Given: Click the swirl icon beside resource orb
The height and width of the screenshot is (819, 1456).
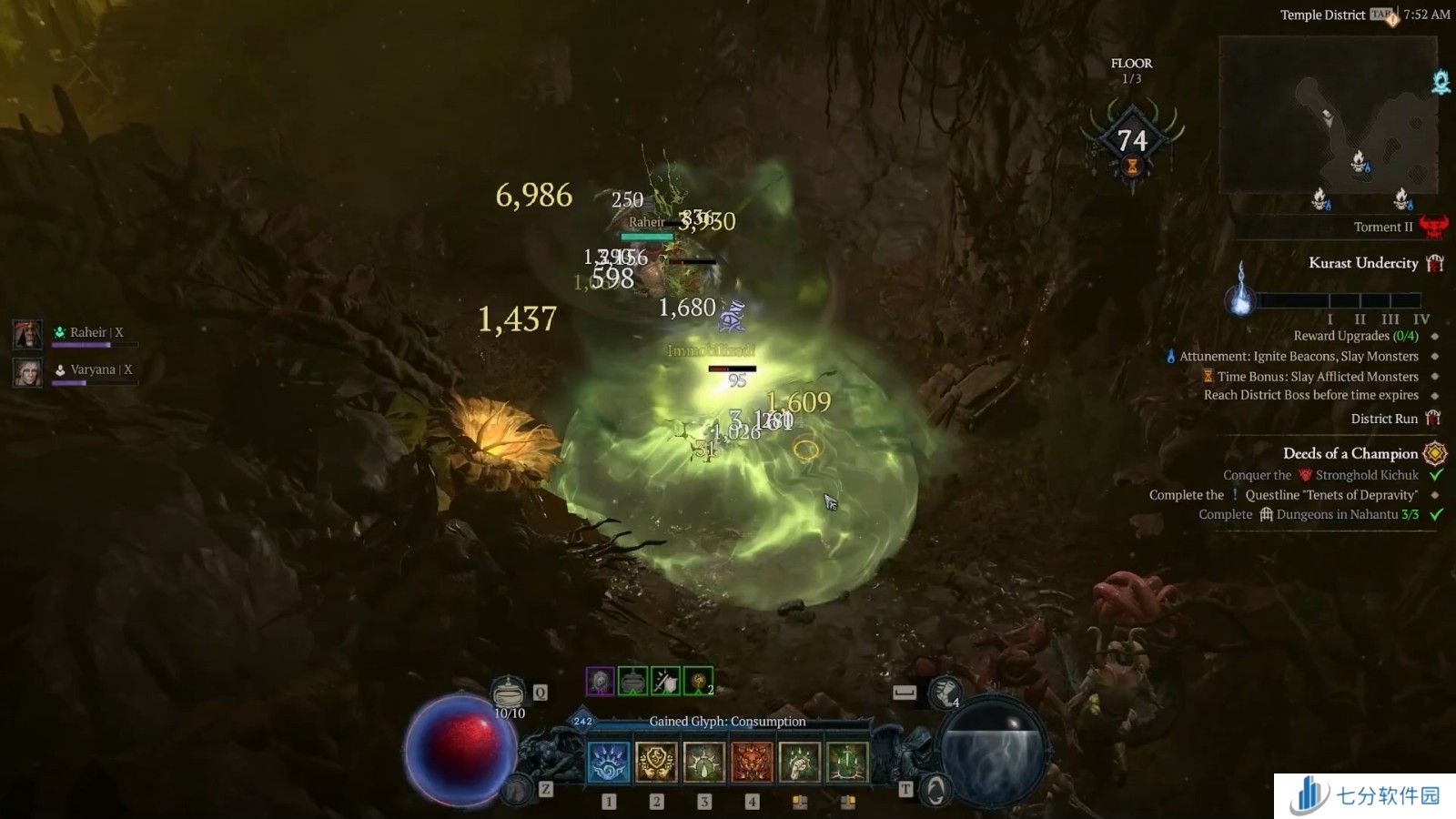Looking at the screenshot, I should 935,790.
